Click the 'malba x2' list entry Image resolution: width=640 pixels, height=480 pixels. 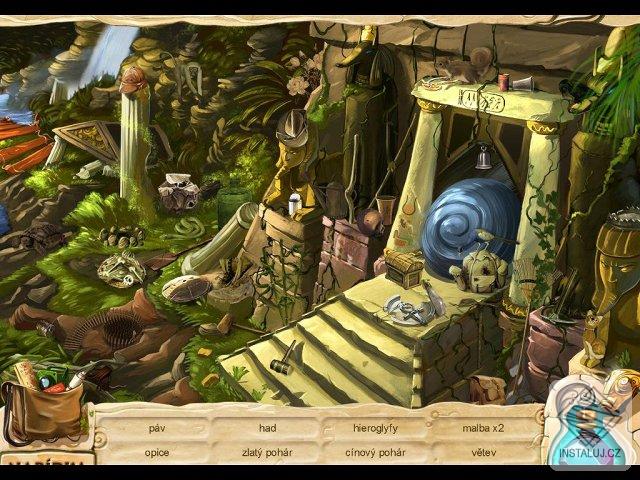483,428
